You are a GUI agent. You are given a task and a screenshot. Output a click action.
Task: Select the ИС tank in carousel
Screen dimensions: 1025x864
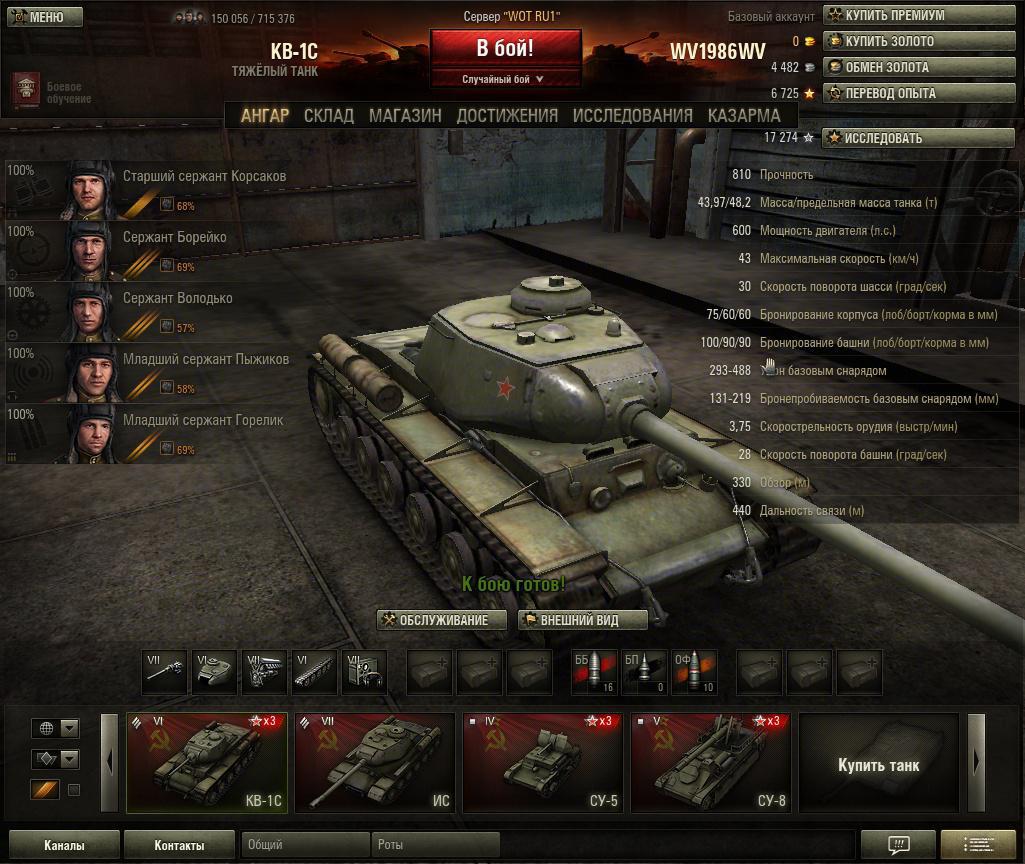tap(373, 763)
